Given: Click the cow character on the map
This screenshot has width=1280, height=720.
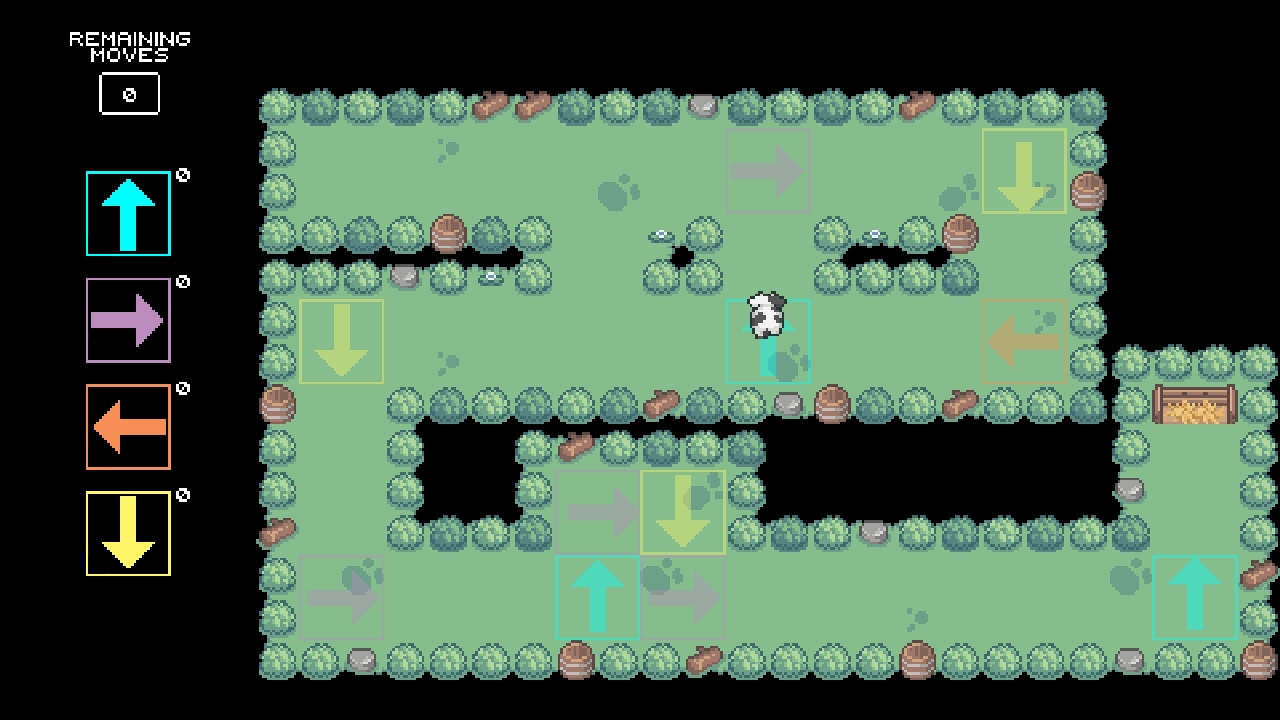Looking at the screenshot, I should (x=765, y=315).
